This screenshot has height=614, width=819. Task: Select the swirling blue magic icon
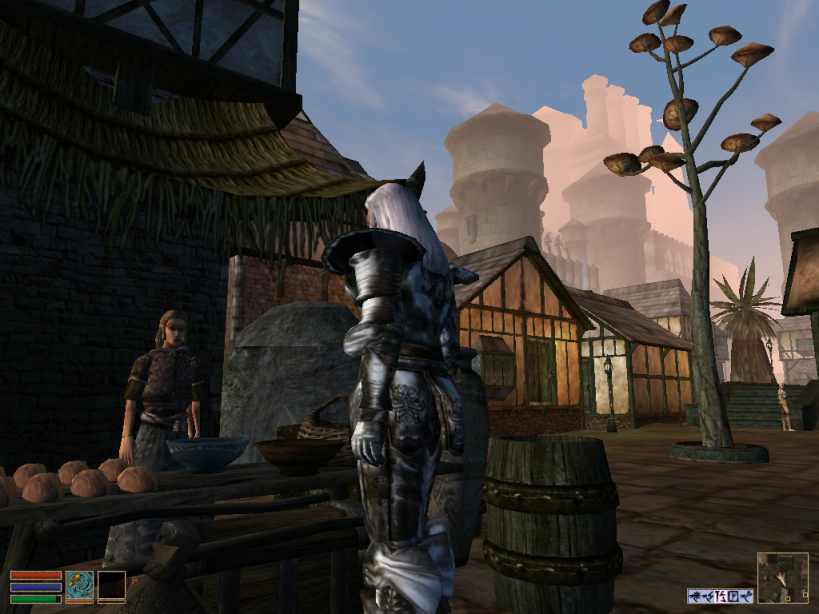[x=79, y=586]
